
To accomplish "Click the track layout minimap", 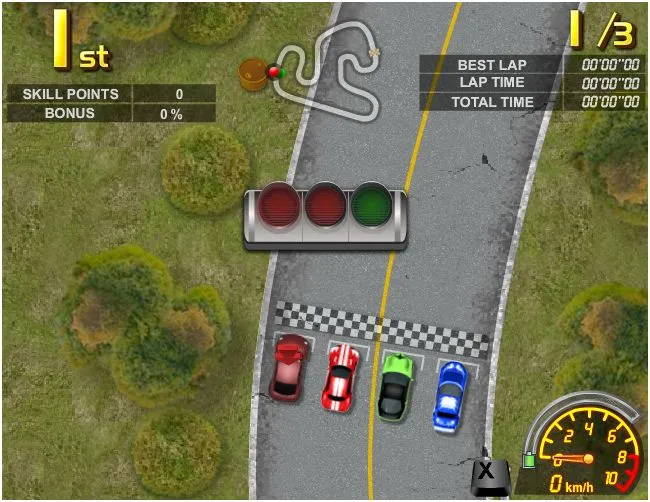I will [330, 71].
